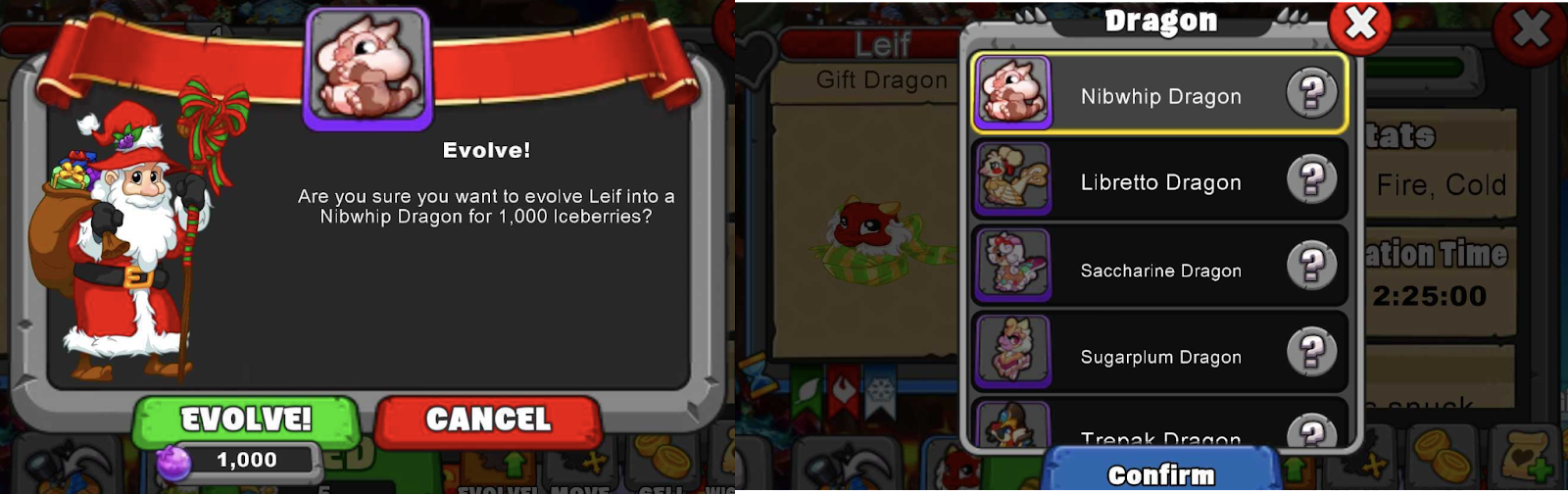Close the Dragon selection list
Viewport: 1568px width, 494px height.
(x=1360, y=25)
